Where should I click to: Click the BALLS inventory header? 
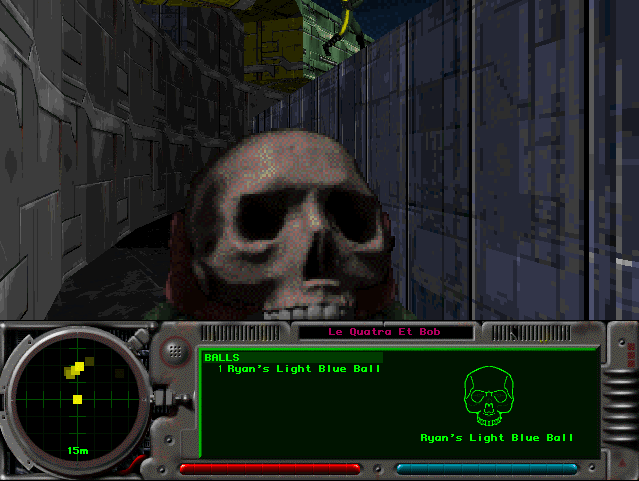point(222,357)
